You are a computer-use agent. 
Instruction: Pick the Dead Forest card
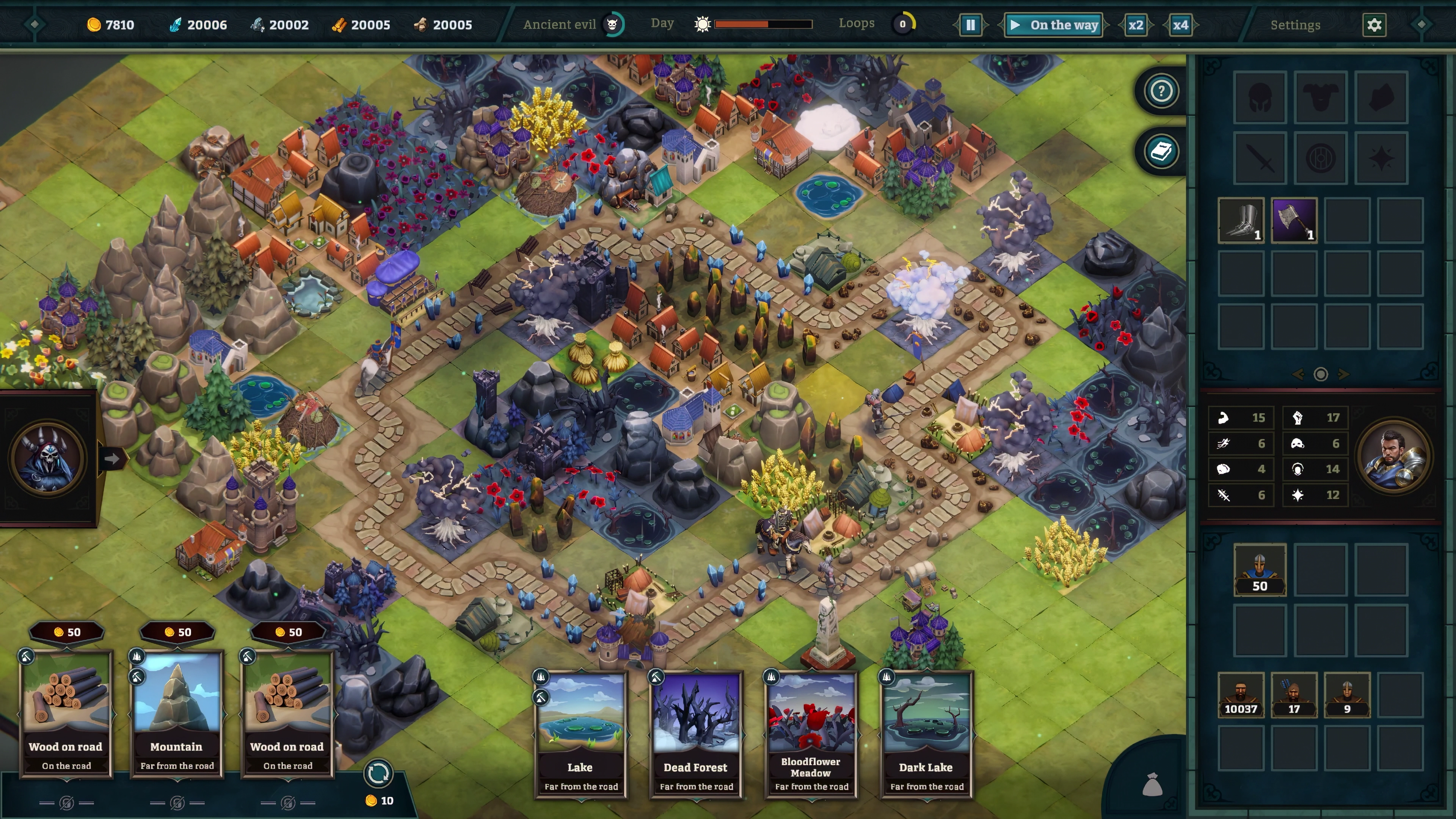pos(696,734)
